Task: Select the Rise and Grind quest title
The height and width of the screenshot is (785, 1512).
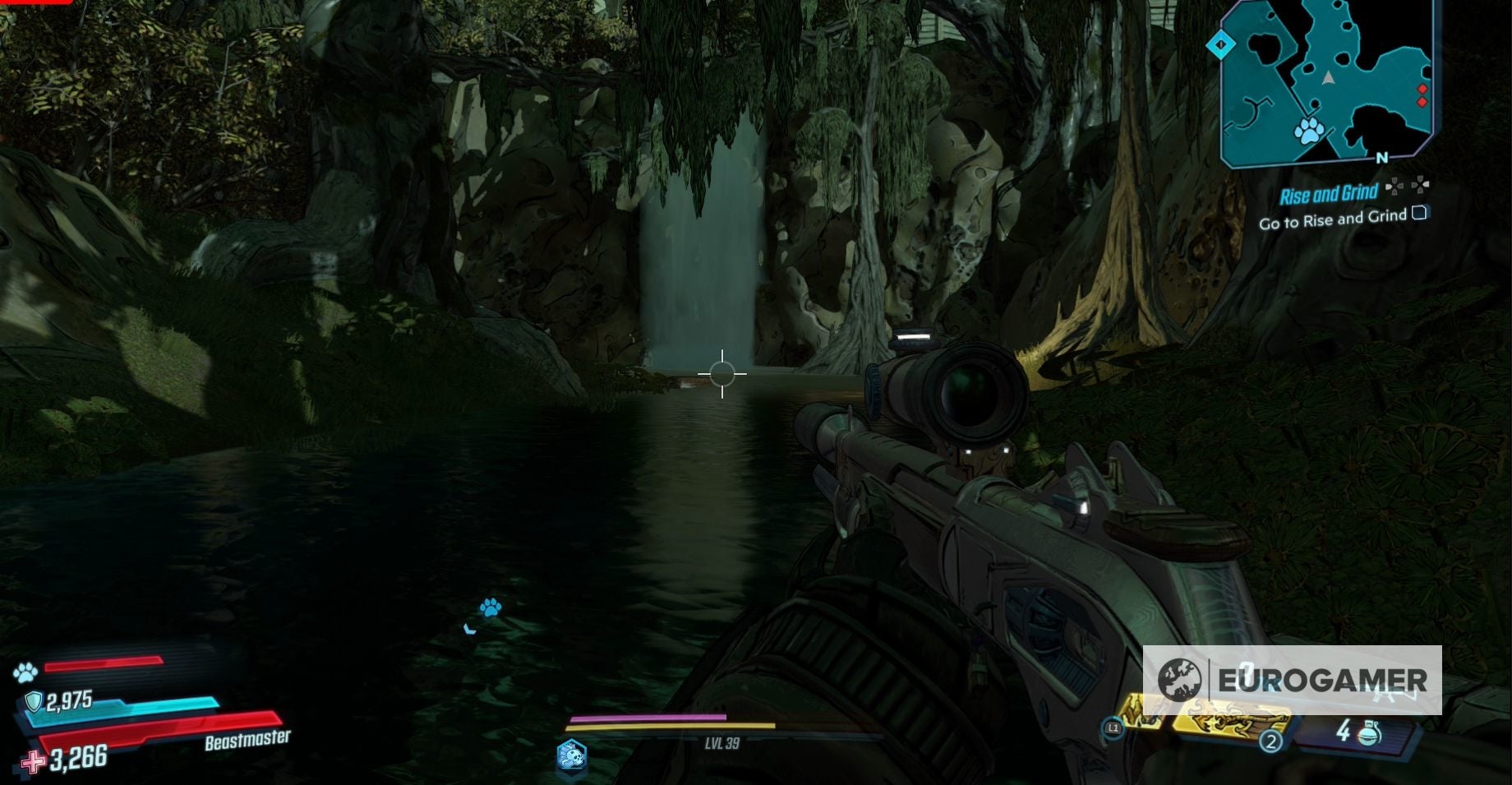Action: (1330, 192)
